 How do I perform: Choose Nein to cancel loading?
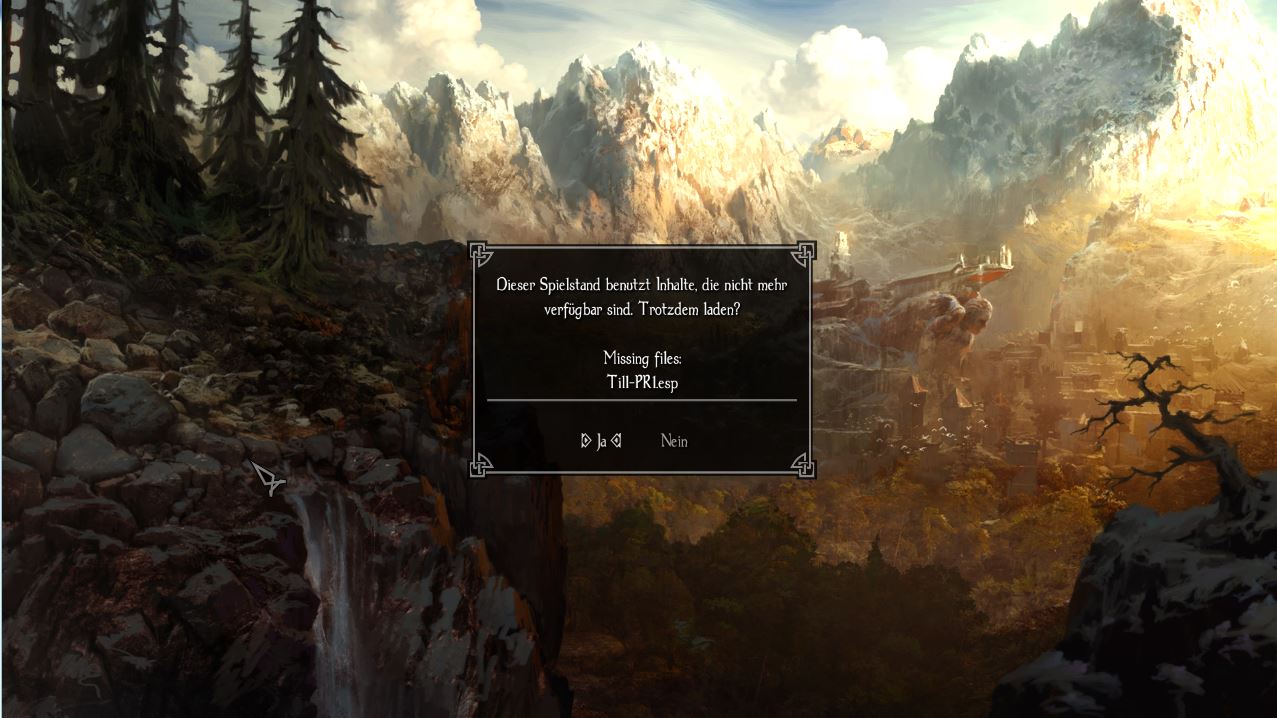(x=674, y=441)
